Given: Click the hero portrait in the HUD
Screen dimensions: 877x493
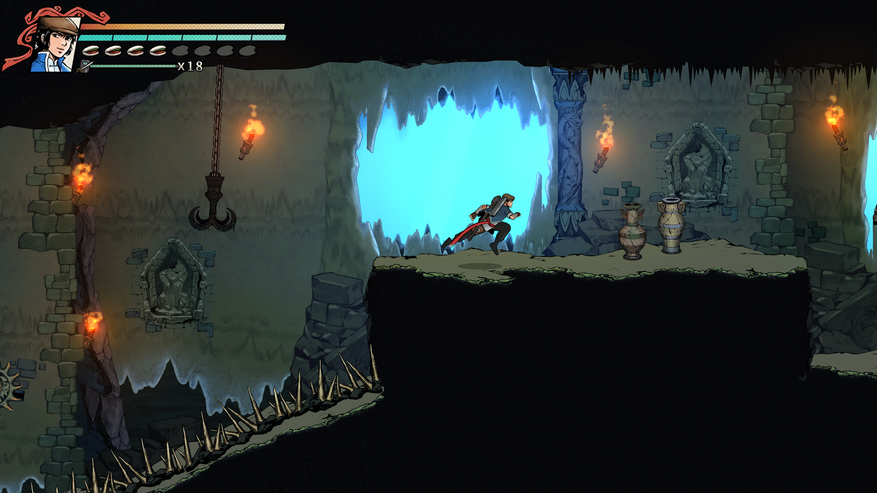Looking at the screenshot, I should [54, 43].
